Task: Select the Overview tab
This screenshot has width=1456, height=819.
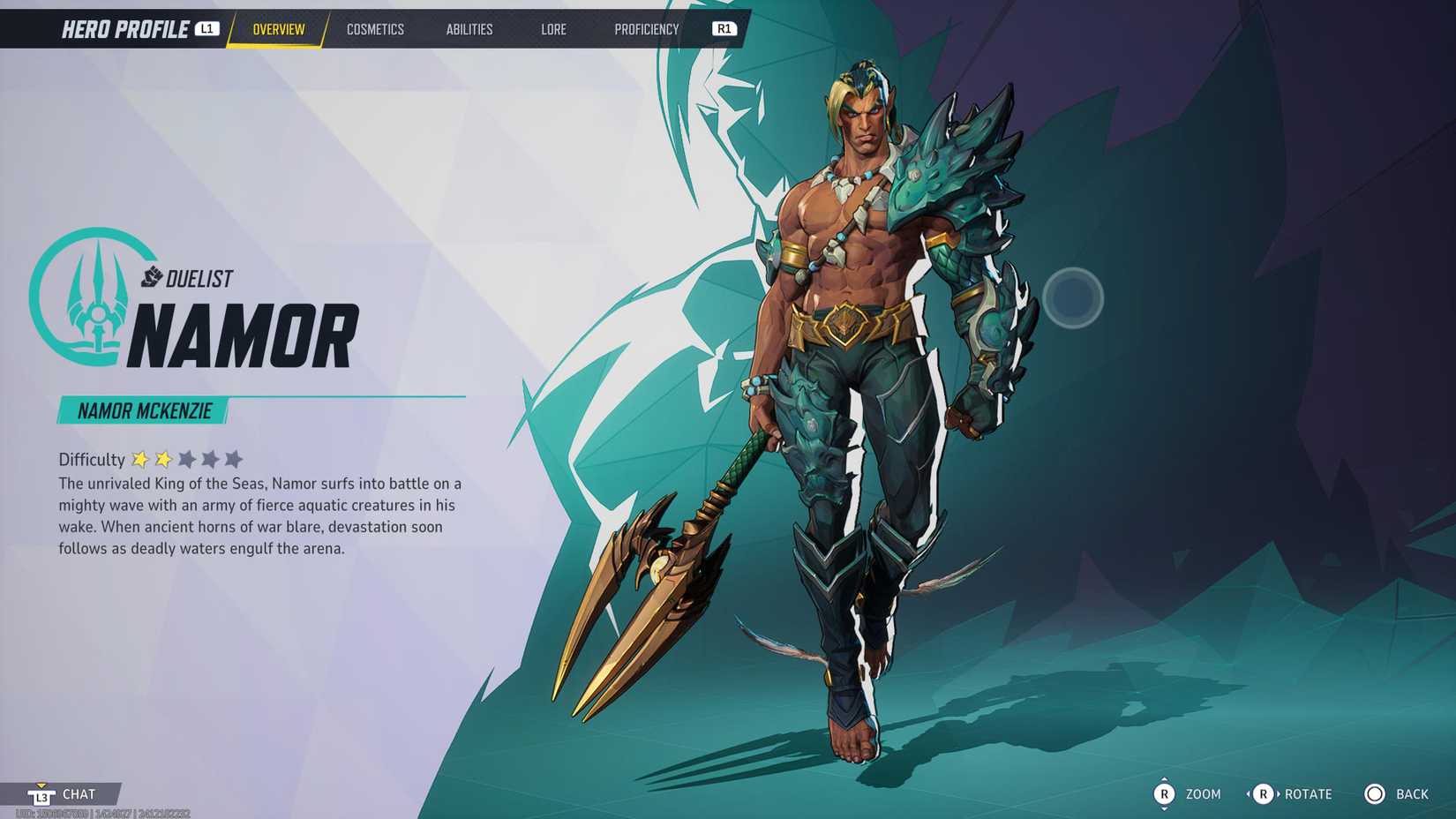Action: click(x=280, y=29)
